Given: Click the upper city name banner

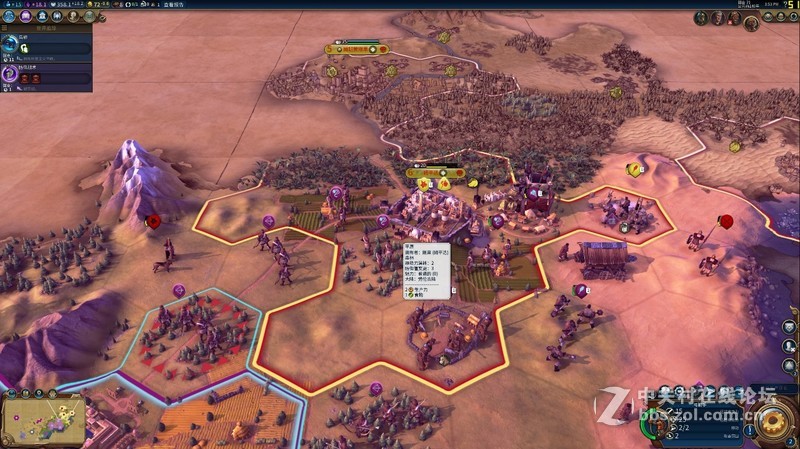Looking at the screenshot, I should [x=357, y=47].
